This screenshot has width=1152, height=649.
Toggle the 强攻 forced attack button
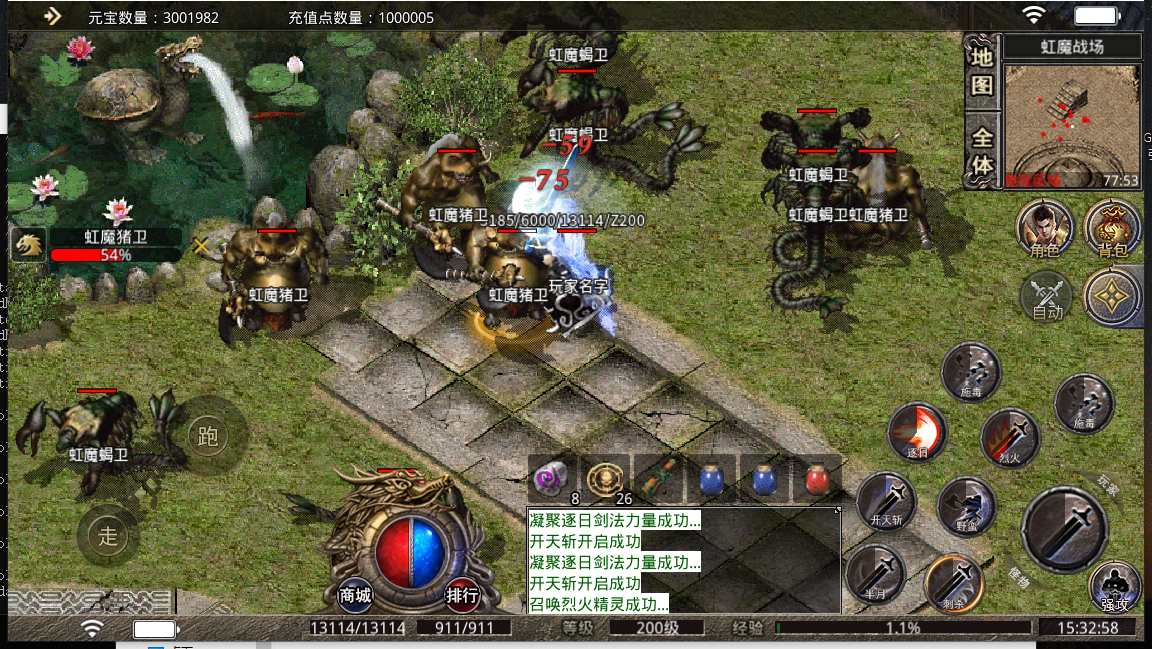tap(1114, 587)
